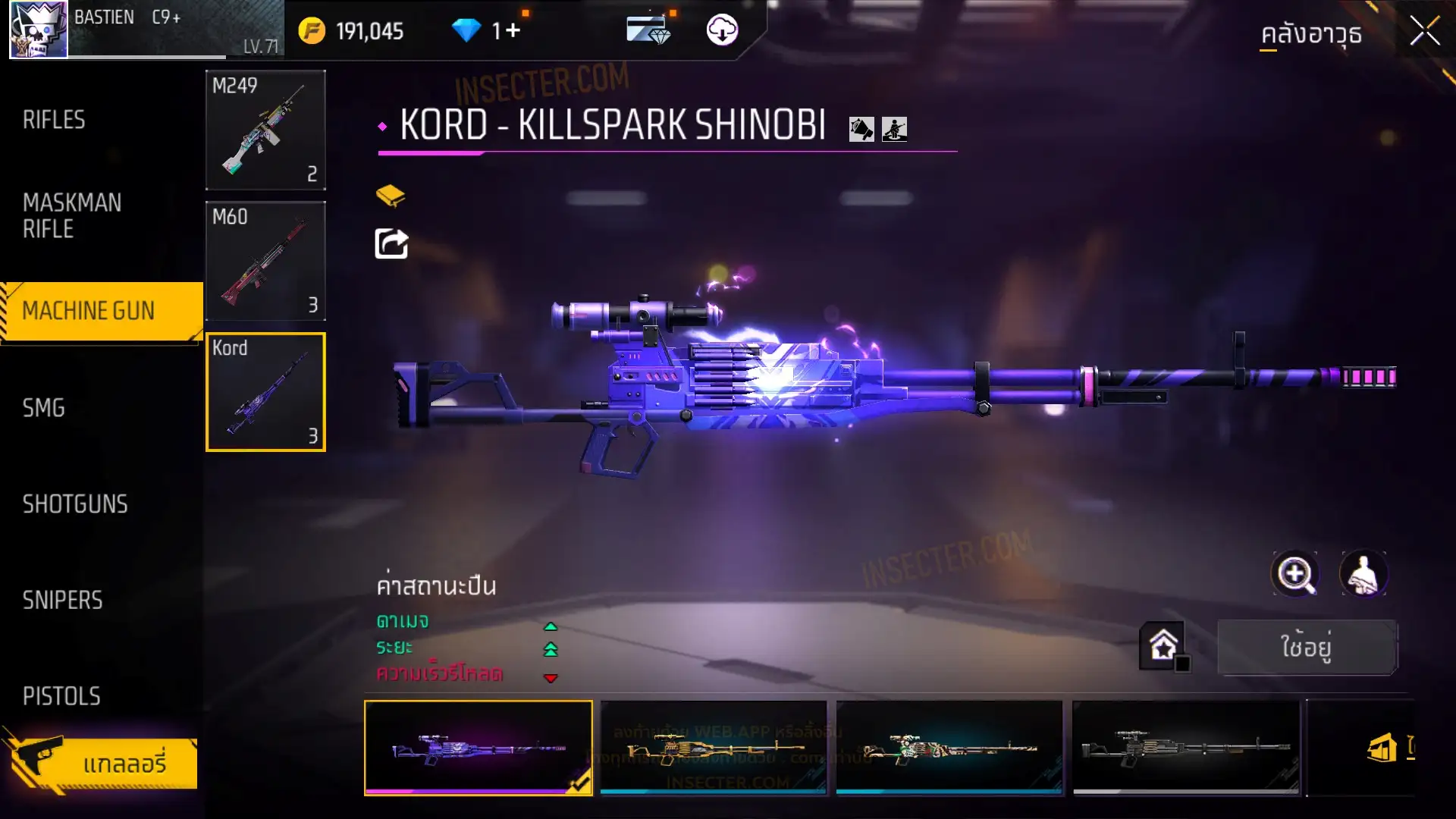Click the home star icon button
The width and height of the screenshot is (1456, 819).
(x=1163, y=646)
